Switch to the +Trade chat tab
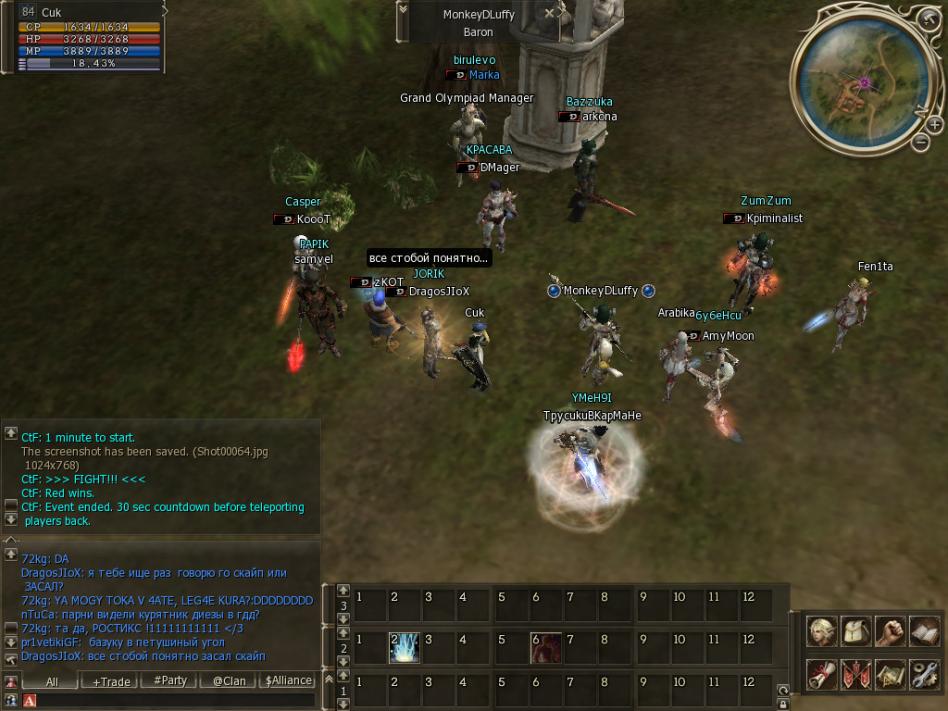Viewport: 948px width, 711px height. 111,681
